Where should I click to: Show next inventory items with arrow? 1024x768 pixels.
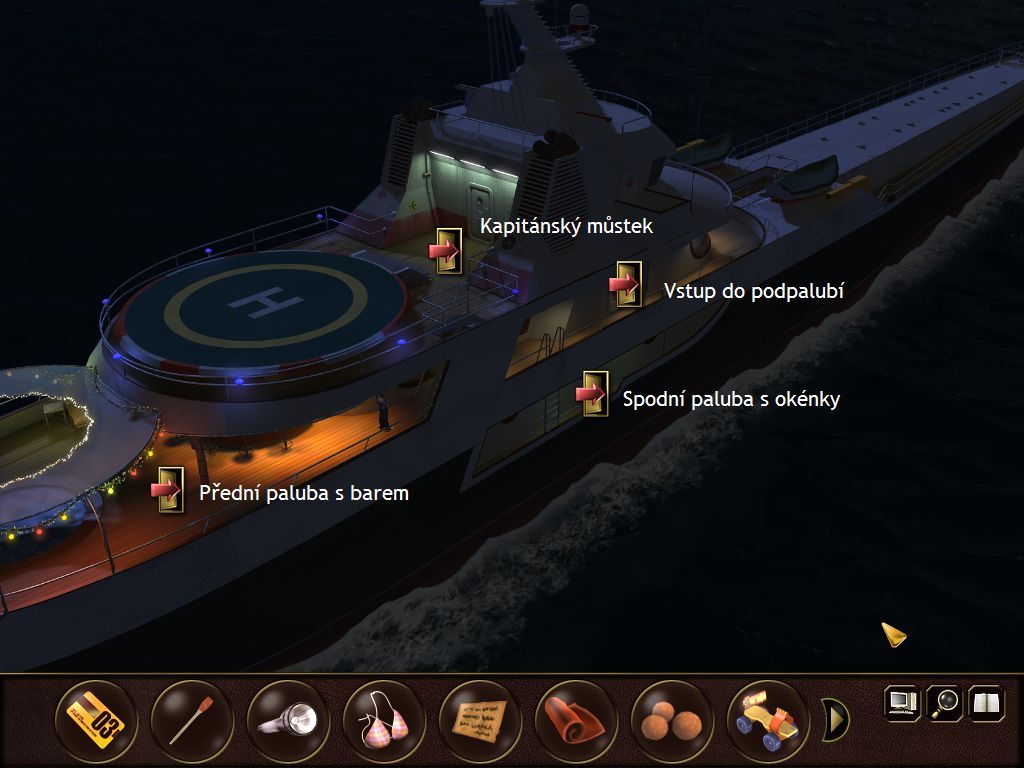[x=835, y=719]
